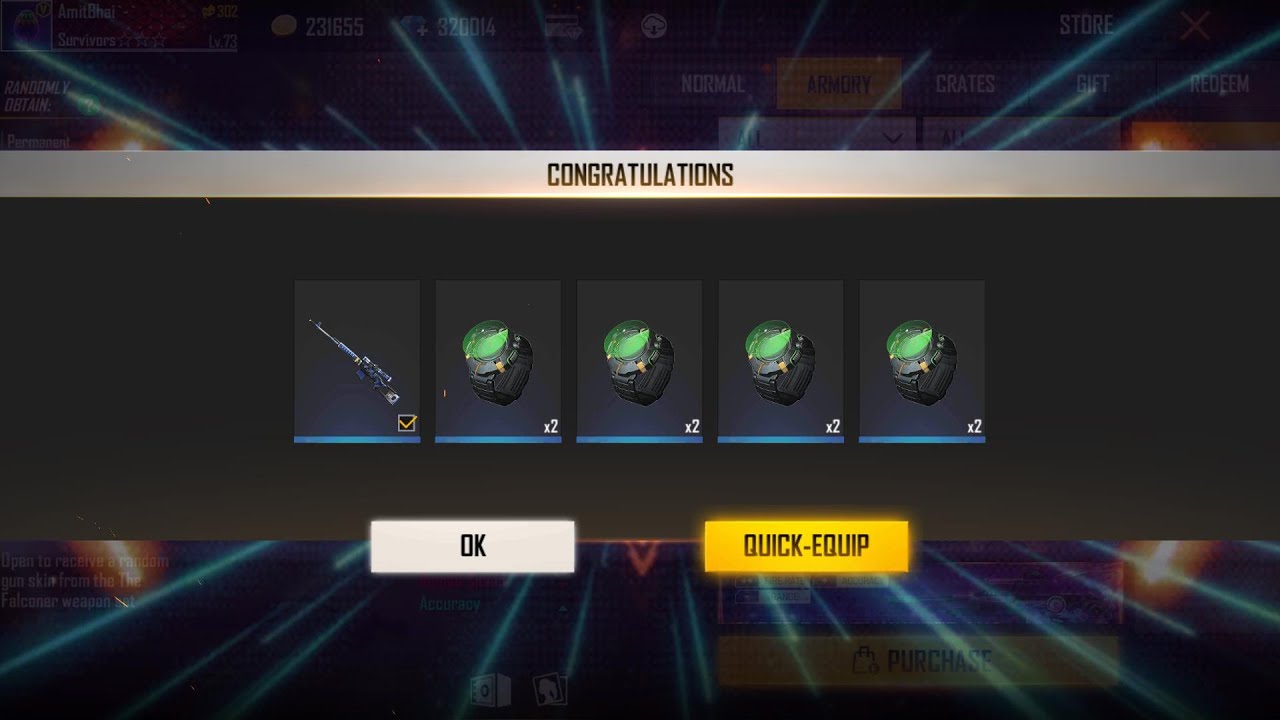Click the purchase bag icon
1280x720 pixels.
tap(867, 658)
